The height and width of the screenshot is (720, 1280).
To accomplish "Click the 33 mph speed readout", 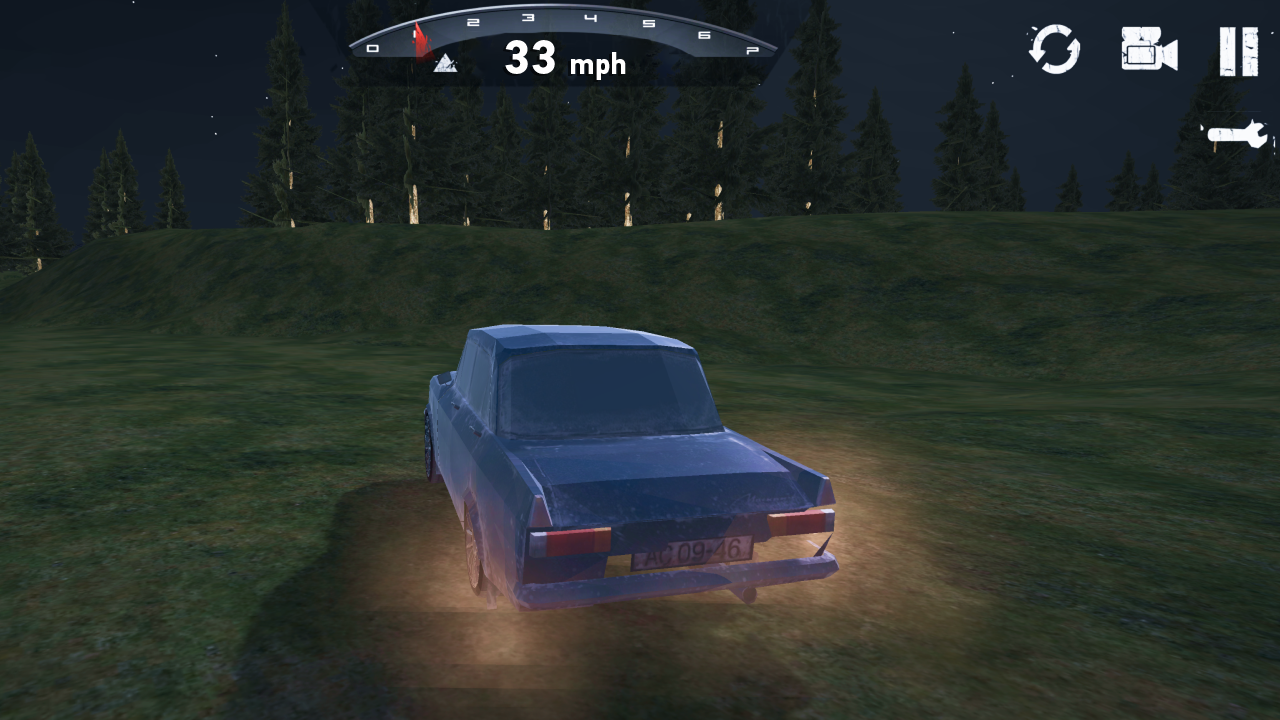I will point(565,60).
